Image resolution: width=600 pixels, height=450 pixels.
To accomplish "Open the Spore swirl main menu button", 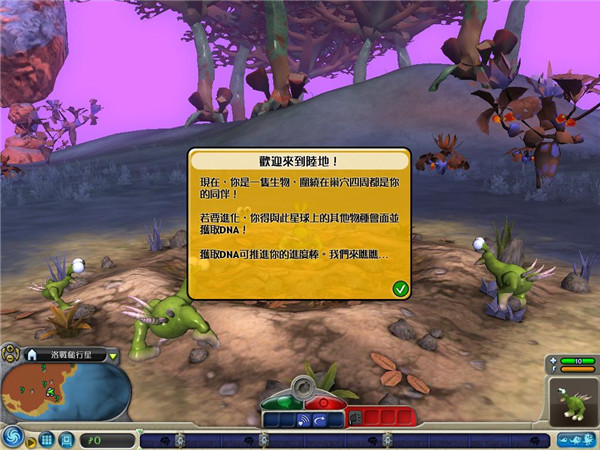I will pos(13,437).
